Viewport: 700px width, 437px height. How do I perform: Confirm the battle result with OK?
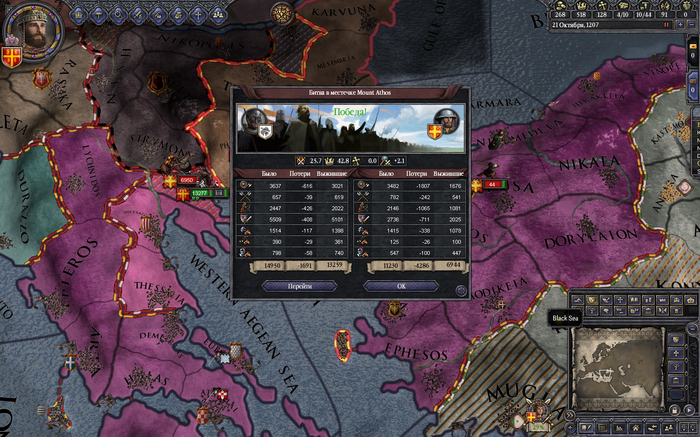(x=402, y=286)
